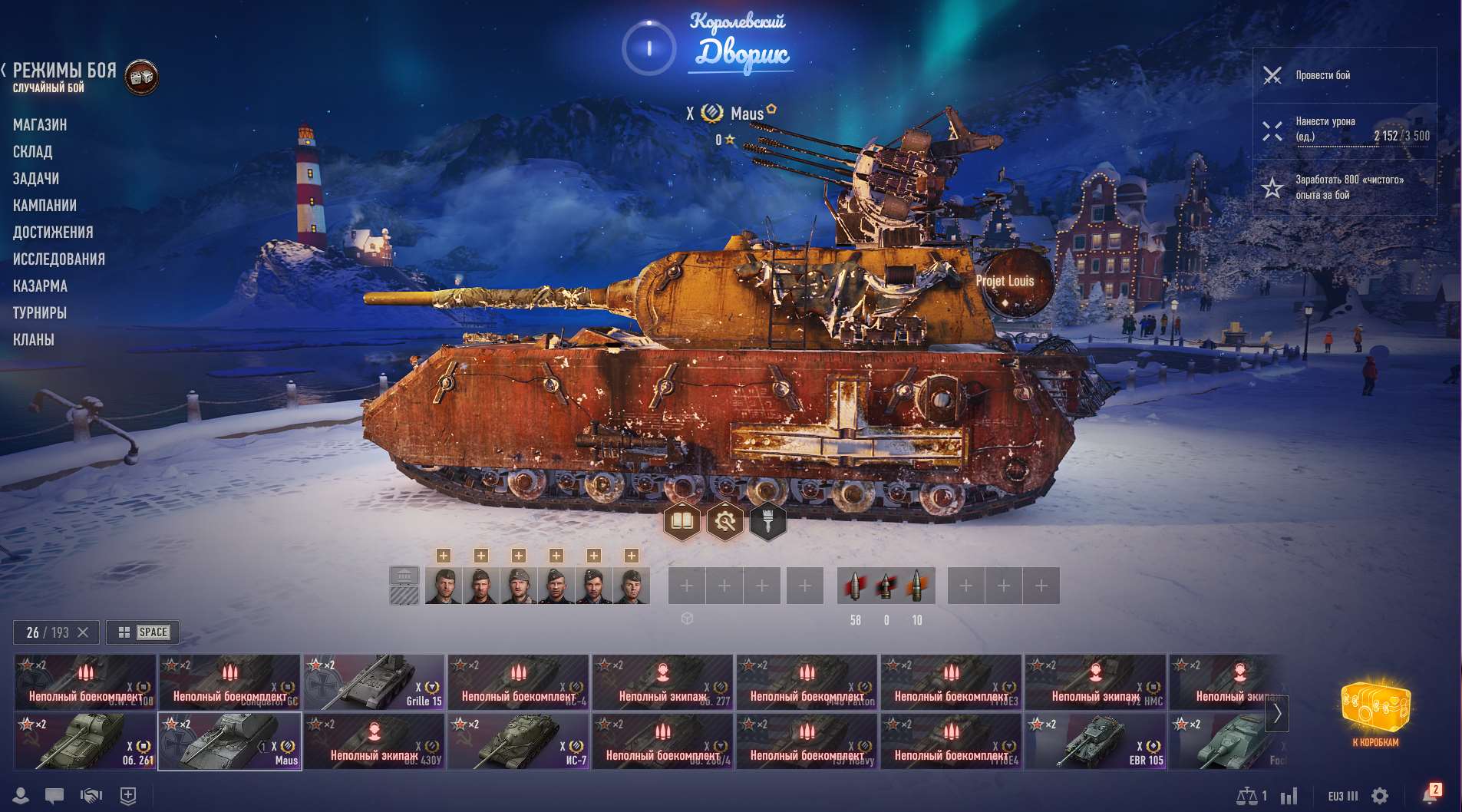Select the ИС-7 tank in the carousel
The height and width of the screenshot is (812, 1462).
tap(518, 741)
